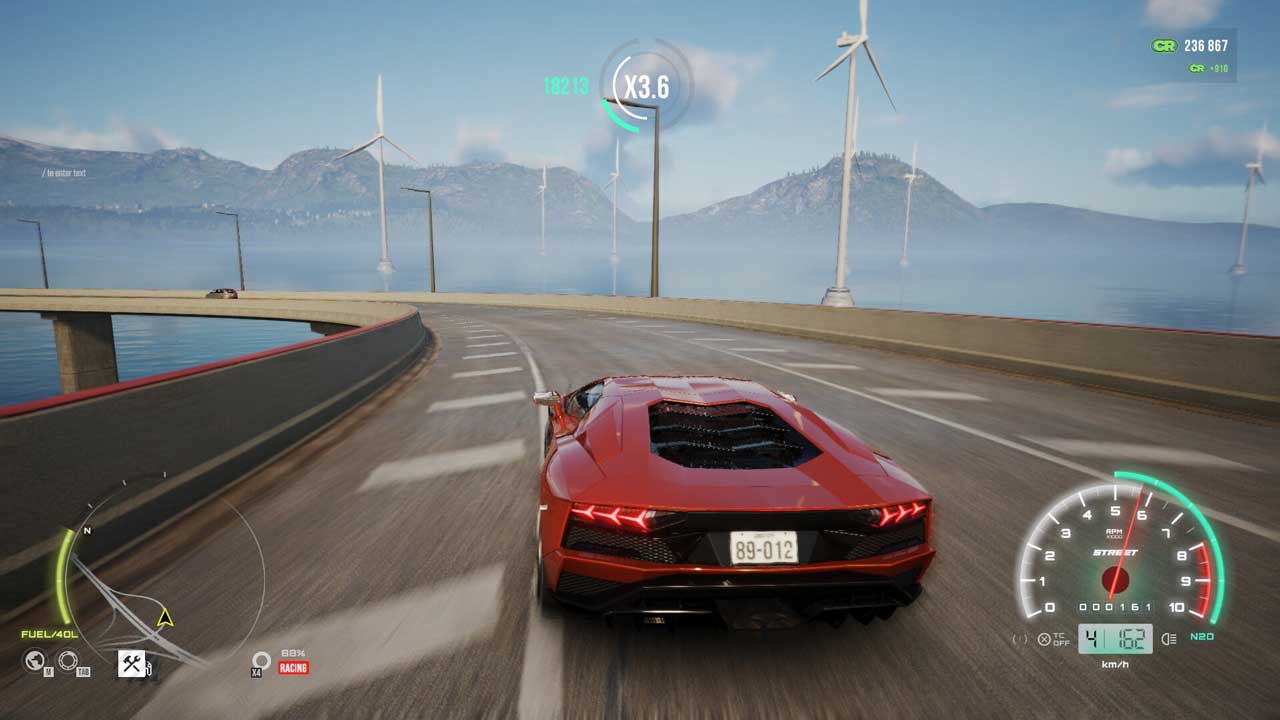Select the wrench and hammer repair icon
This screenshot has width=1280, height=720.
[132, 662]
